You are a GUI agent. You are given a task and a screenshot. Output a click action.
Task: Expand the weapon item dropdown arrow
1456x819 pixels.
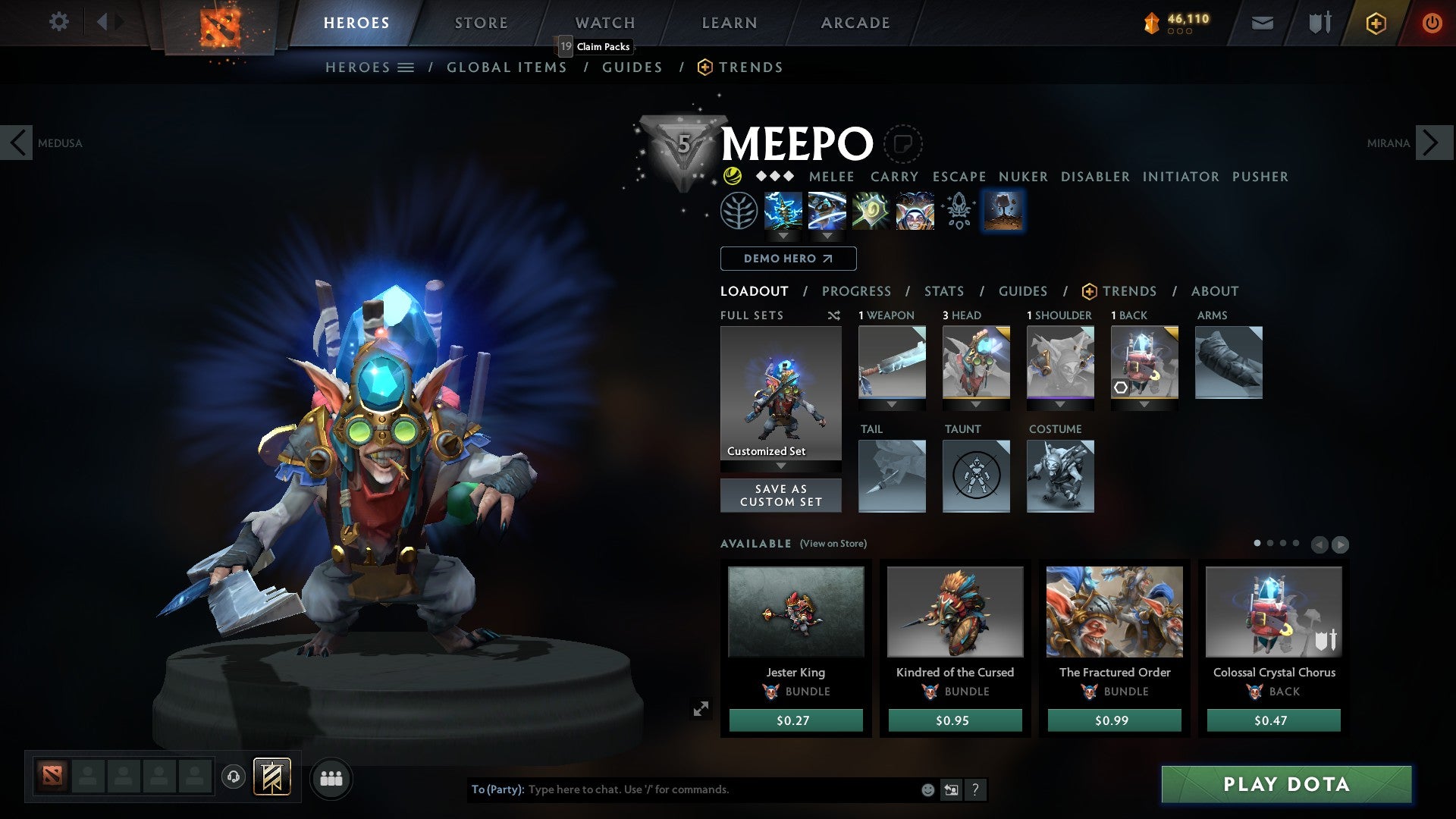point(892,404)
